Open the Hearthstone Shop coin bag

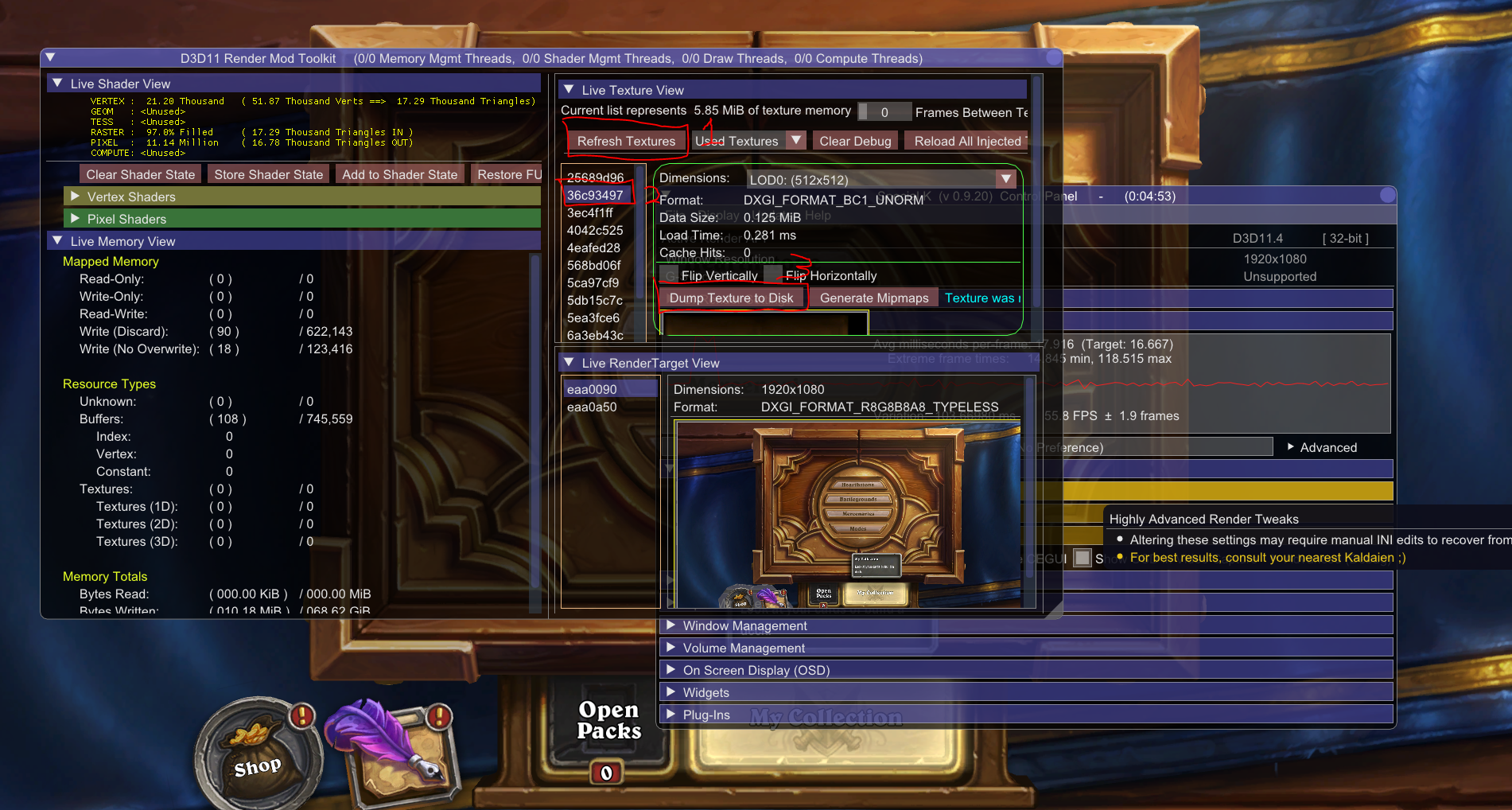257,757
